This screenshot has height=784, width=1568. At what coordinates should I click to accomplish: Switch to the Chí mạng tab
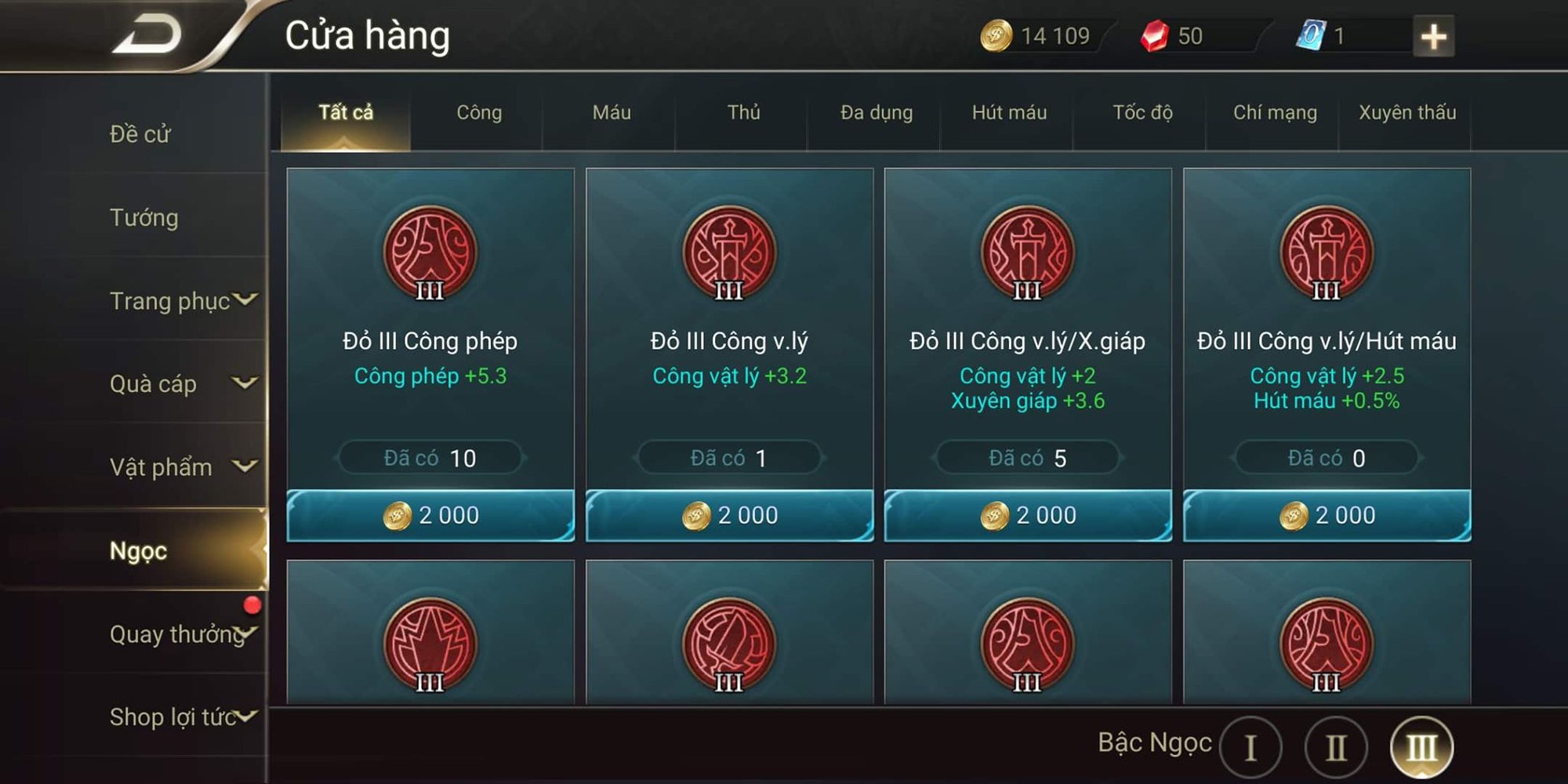[x=1272, y=113]
